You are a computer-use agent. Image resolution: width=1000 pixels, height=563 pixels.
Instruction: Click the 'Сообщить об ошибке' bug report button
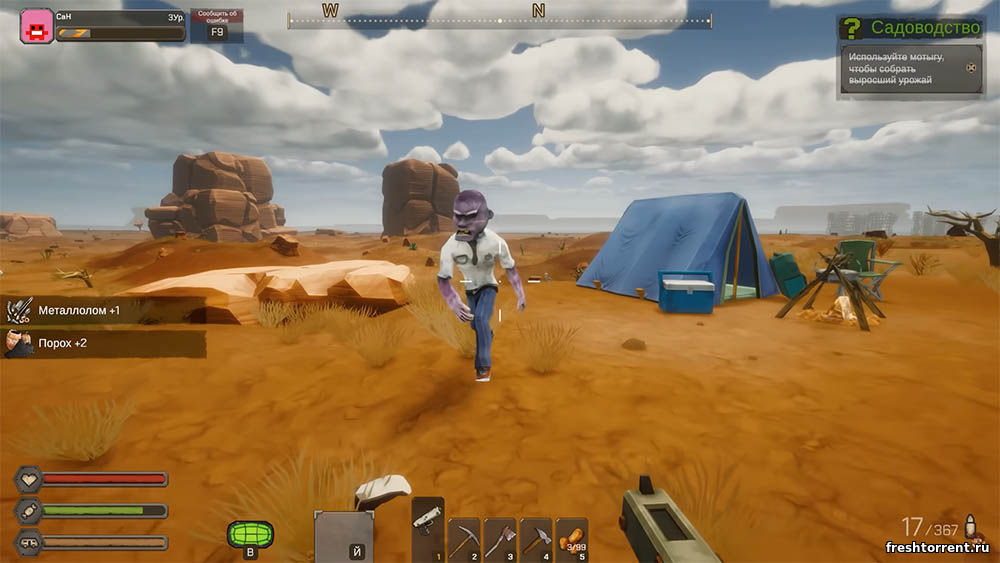[x=217, y=26]
